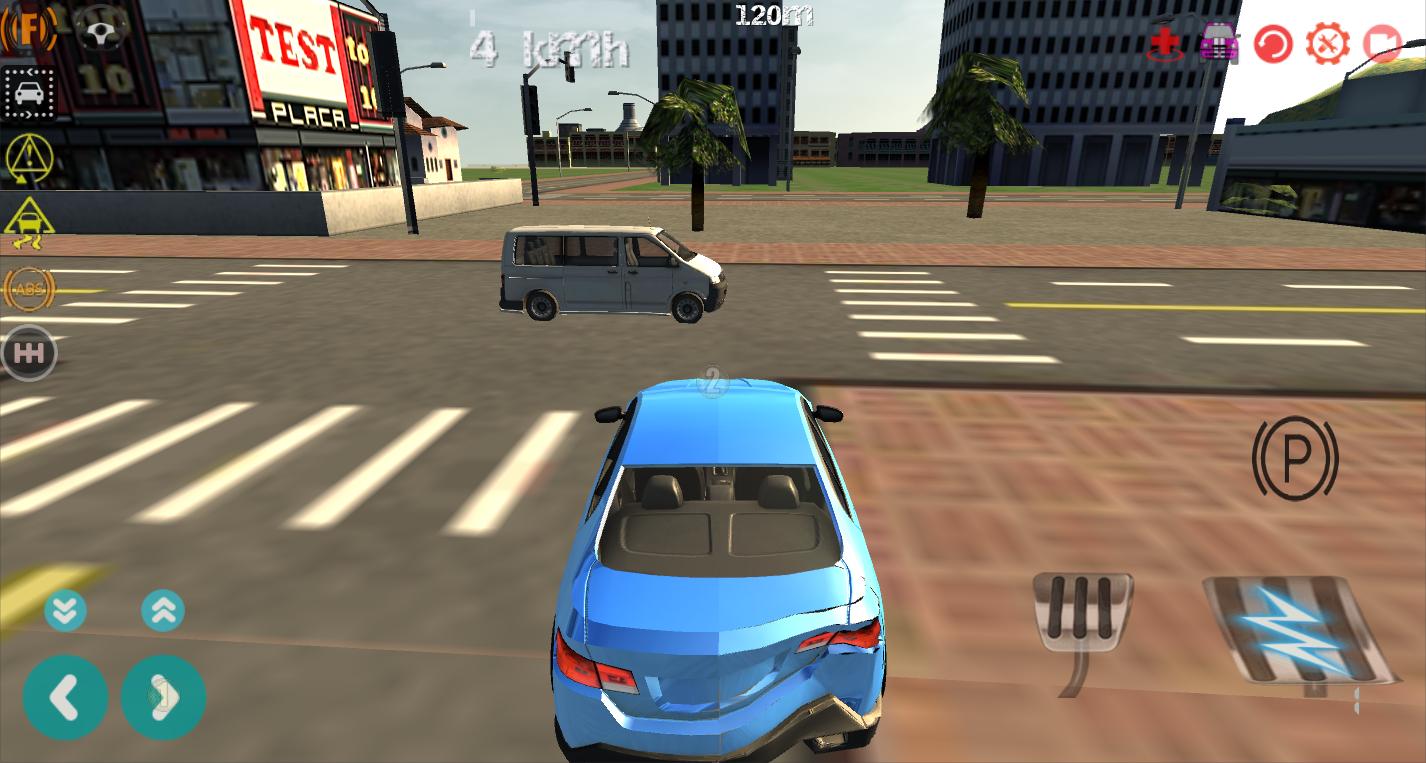The height and width of the screenshot is (763, 1426).
Task: Tap the right steering arrow
Action: tap(163, 697)
